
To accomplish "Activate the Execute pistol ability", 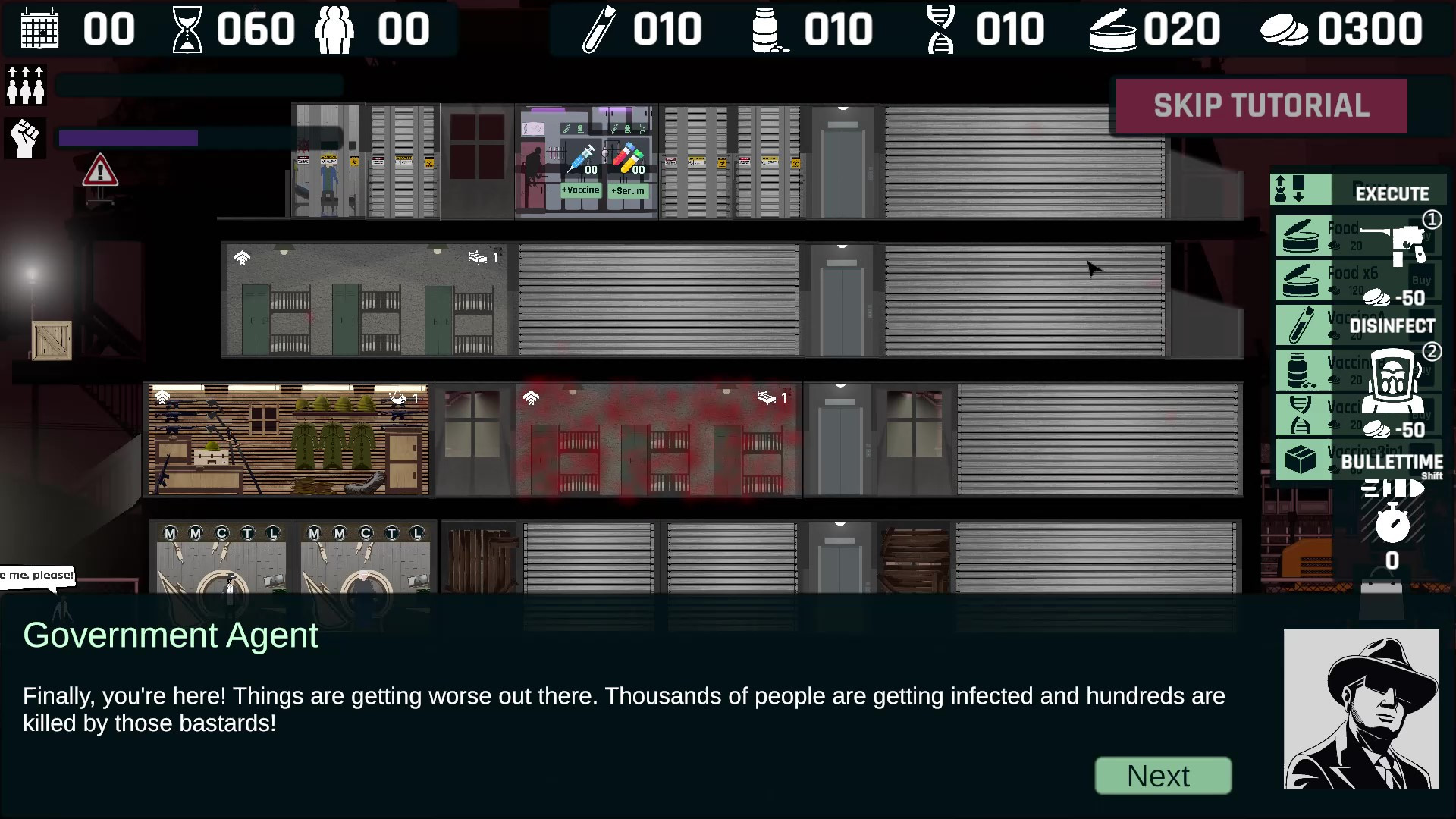I will pyautogui.click(x=1395, y=244).
